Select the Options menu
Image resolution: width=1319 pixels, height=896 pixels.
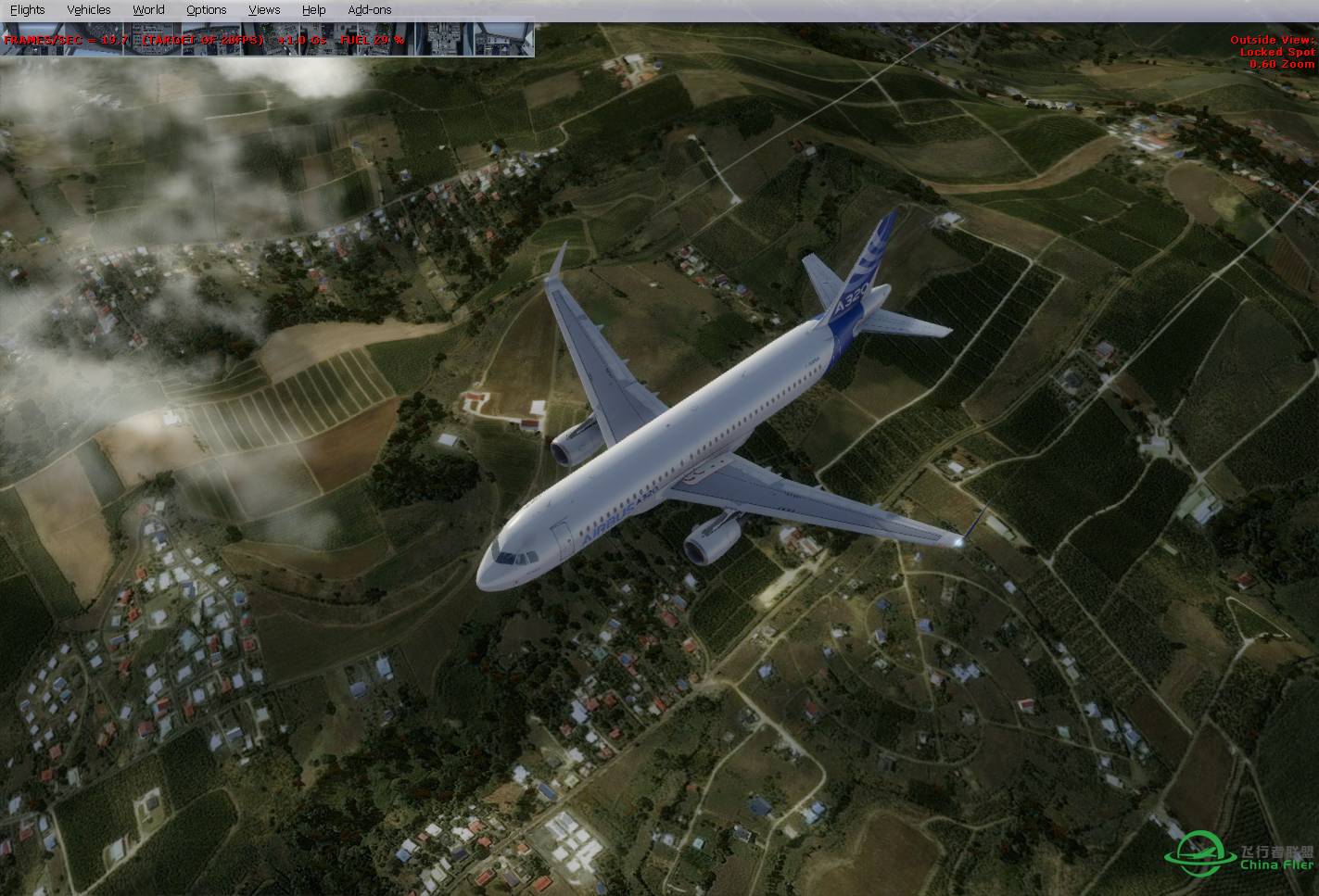click(x=206, y=9)
